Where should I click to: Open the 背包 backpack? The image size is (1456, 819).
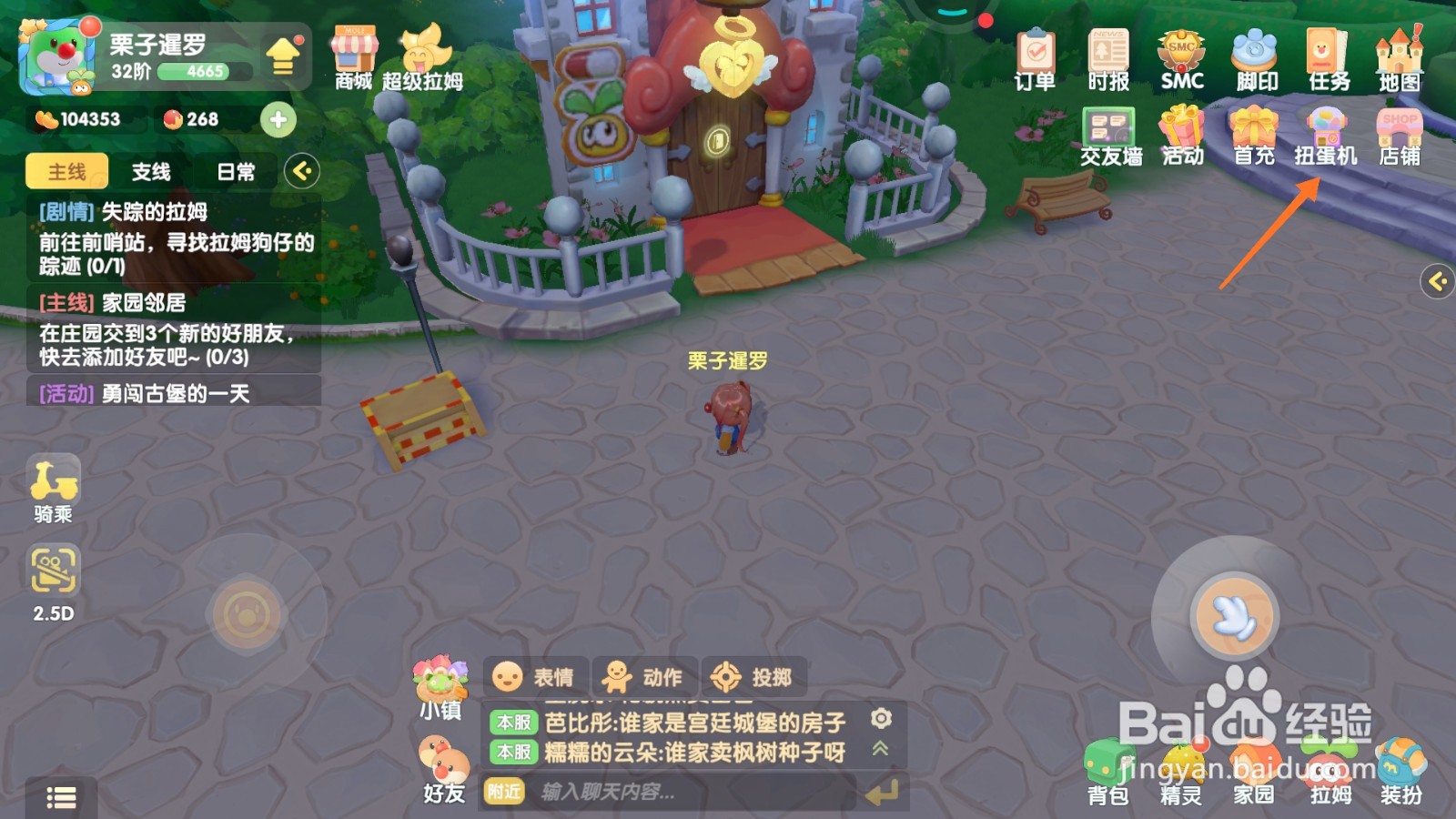[x=1107, y=773]
